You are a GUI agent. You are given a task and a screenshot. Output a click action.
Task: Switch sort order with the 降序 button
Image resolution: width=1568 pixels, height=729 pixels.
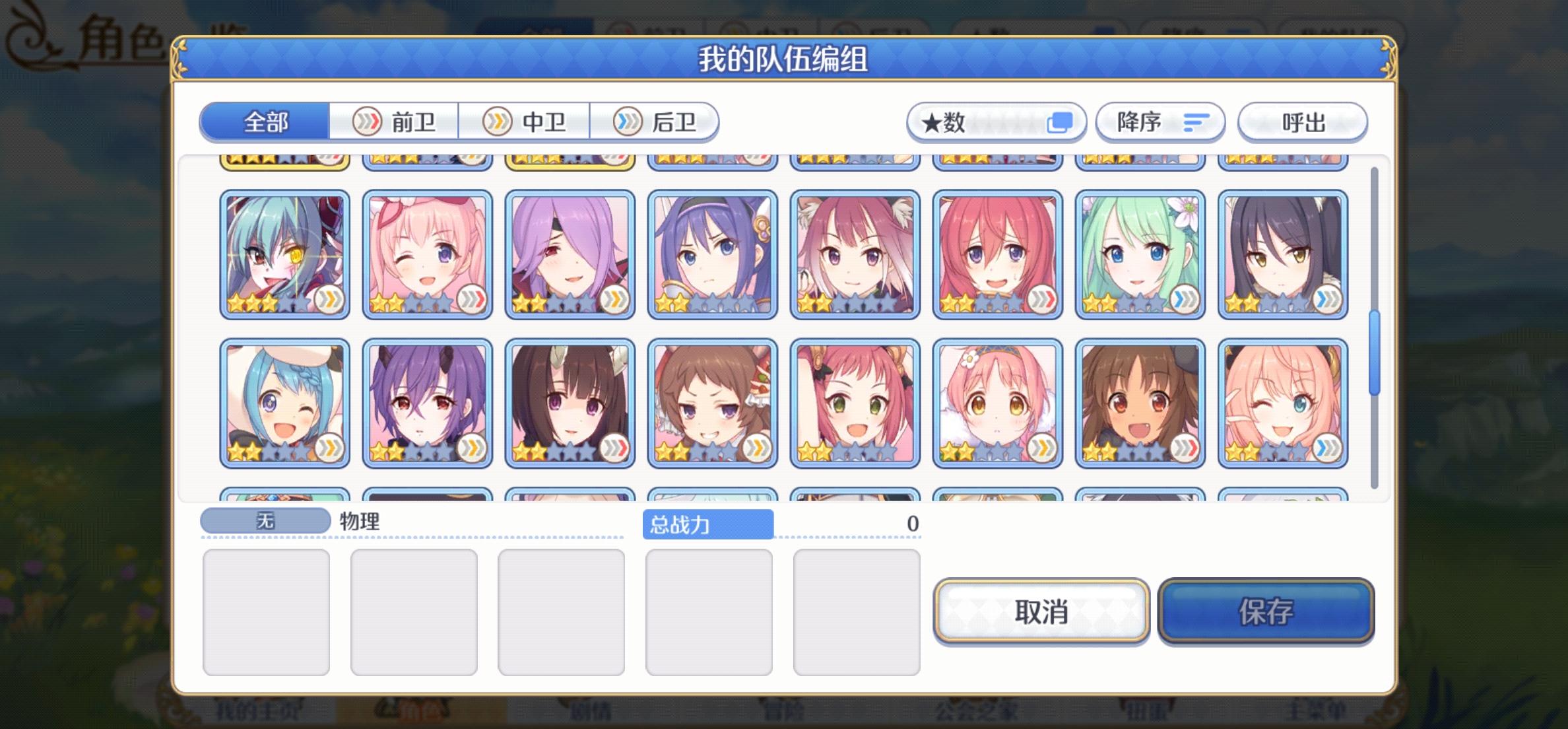1160,122
